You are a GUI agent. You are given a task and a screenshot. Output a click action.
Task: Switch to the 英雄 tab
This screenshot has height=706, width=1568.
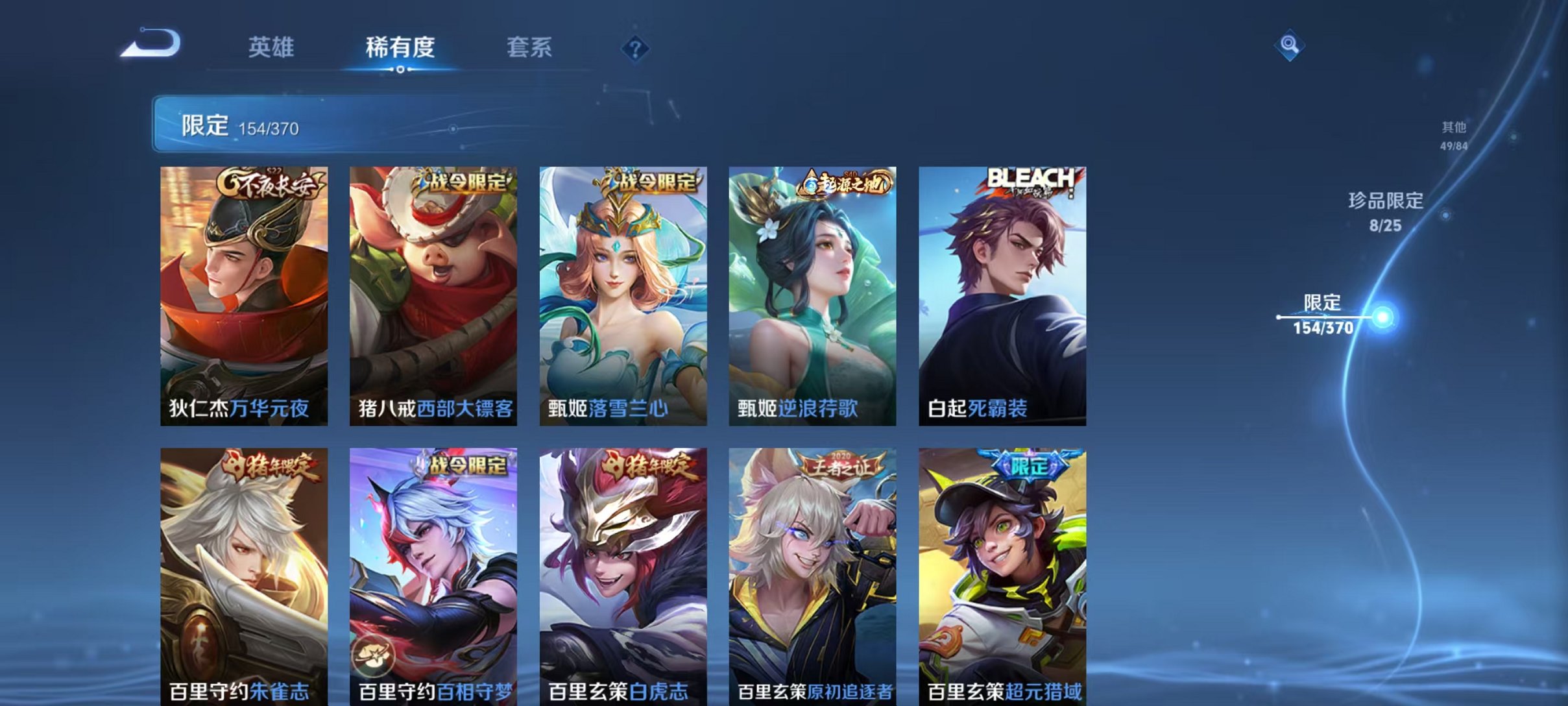[273, 47]
